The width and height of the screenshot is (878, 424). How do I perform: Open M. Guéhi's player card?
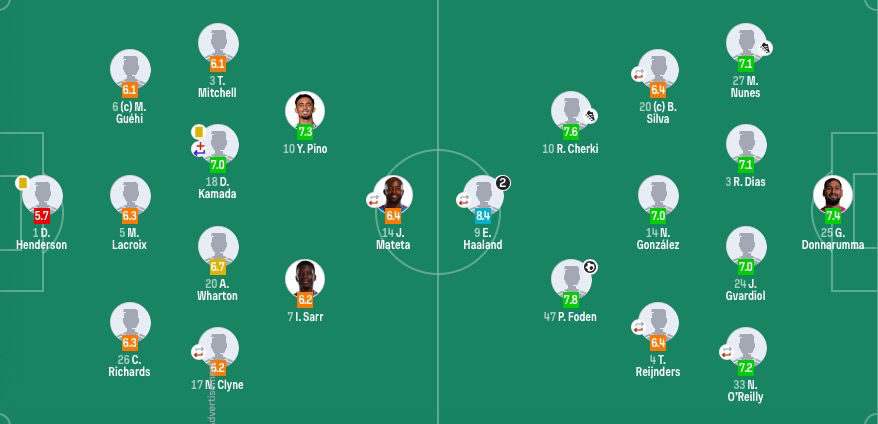[x=130, y=70]
